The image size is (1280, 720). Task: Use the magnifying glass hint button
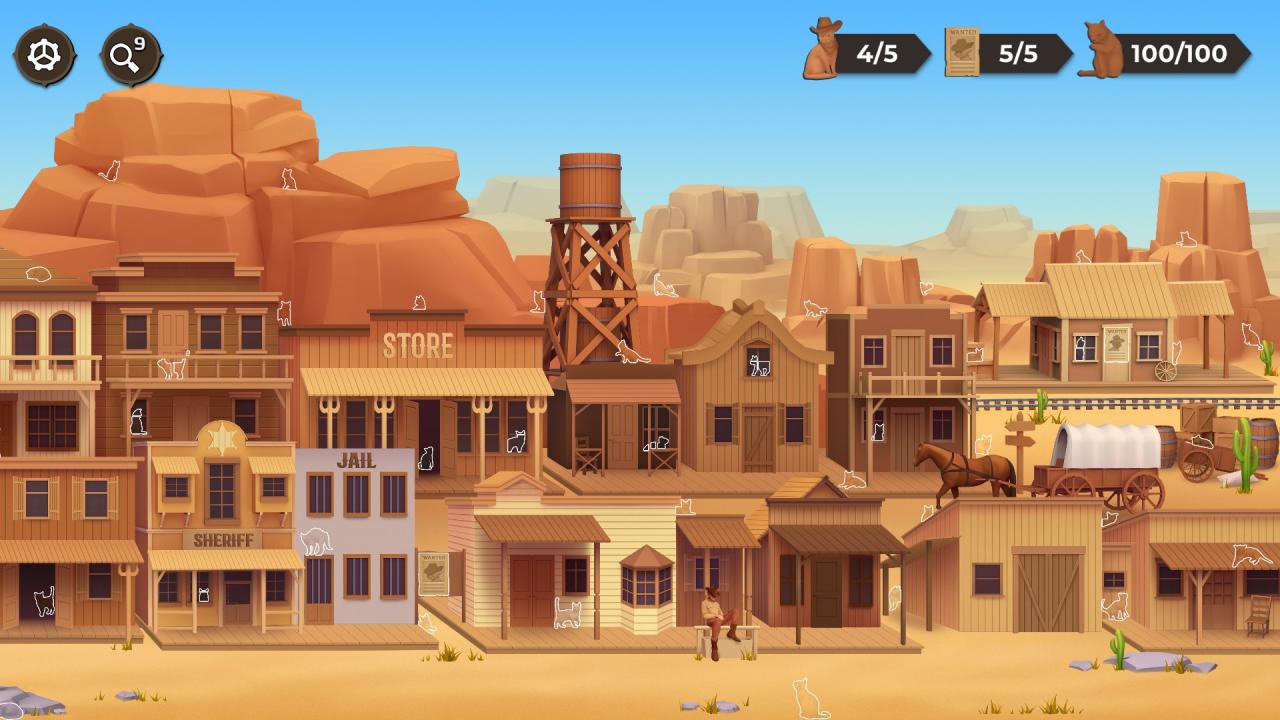(x=130, y=55)
